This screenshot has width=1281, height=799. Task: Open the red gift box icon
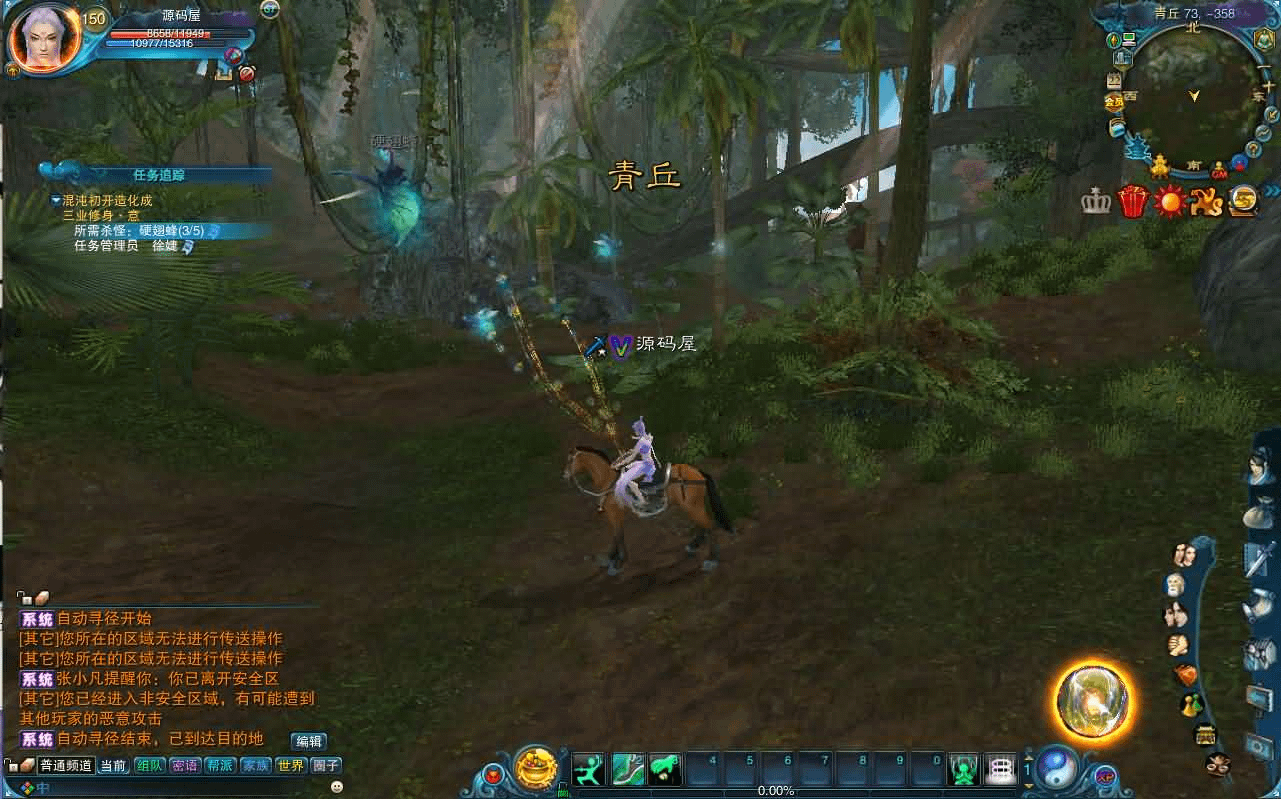pyautogui.click(x=1132, y=201)
